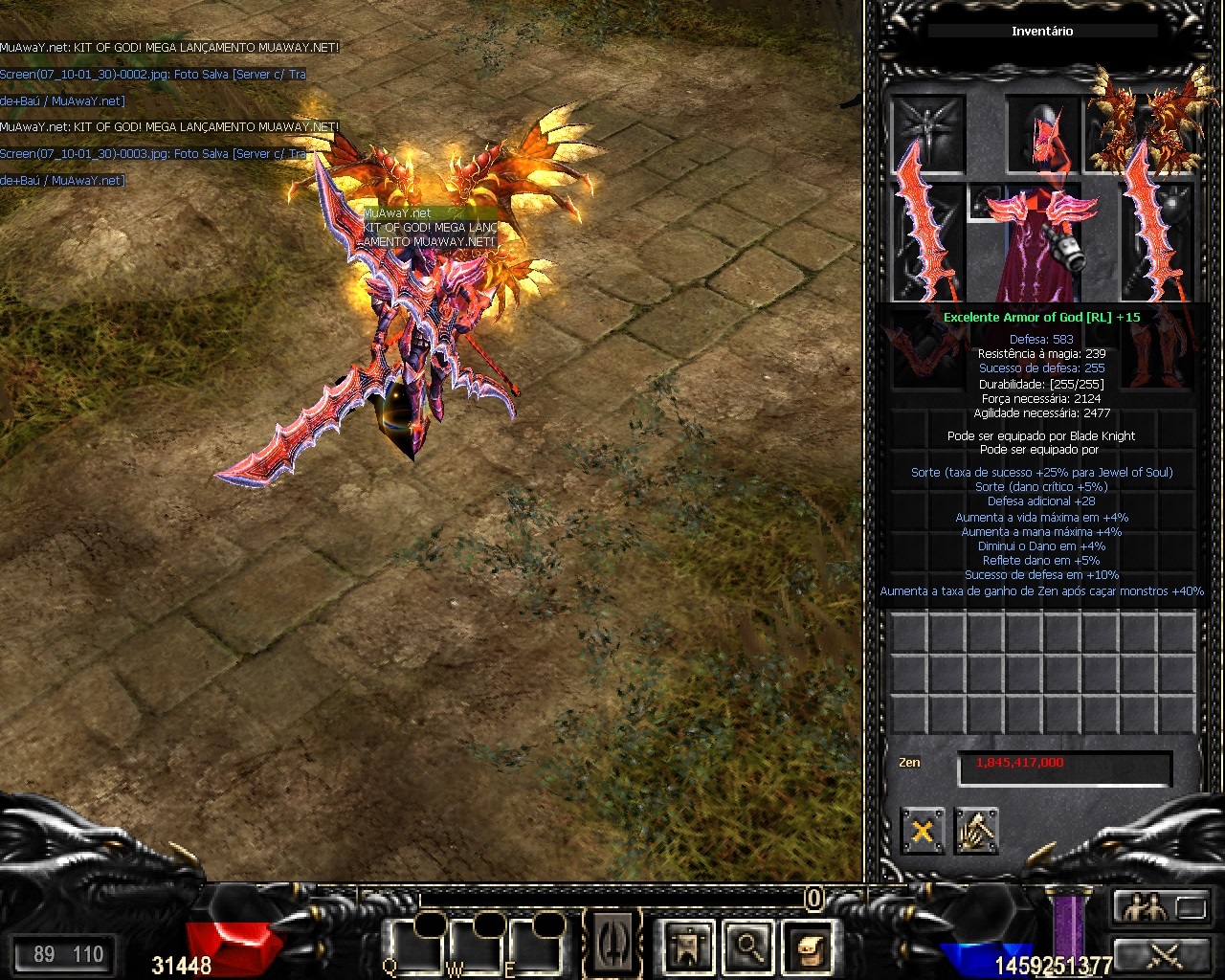Select the empty pet slot in the equipment panel
1225x980 pixels.
click(928, 129)
